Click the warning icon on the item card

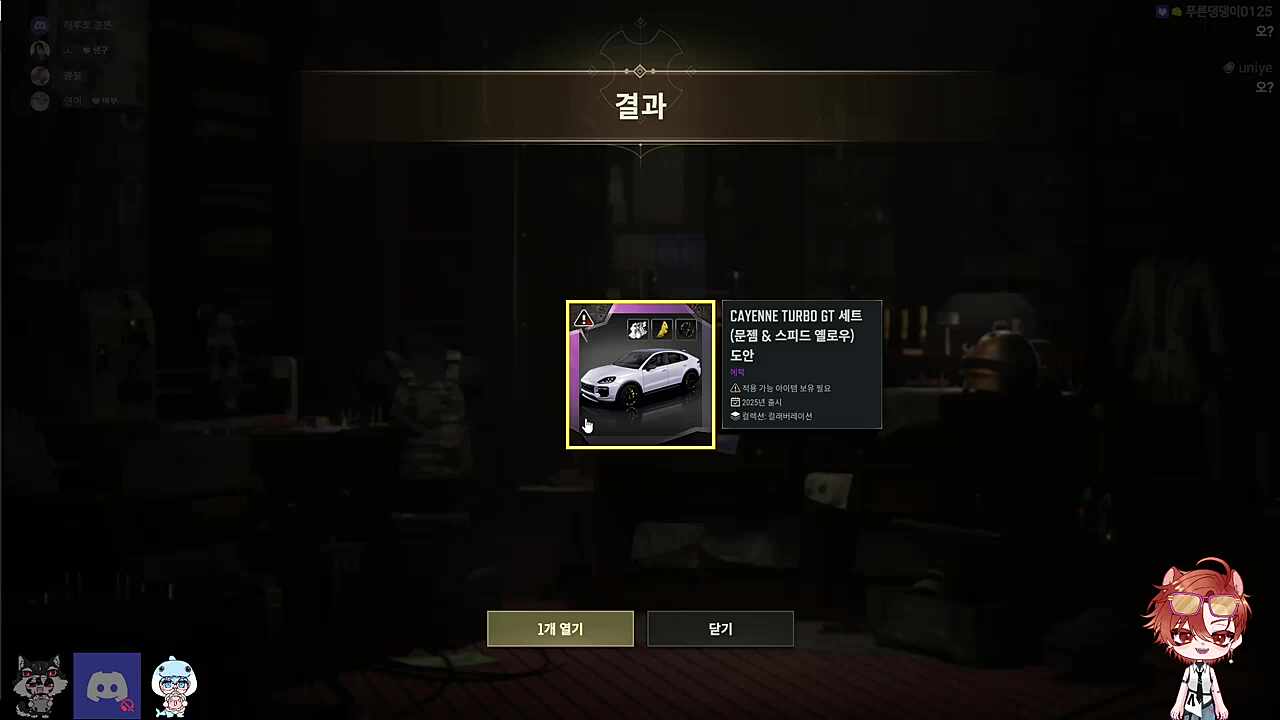pos(583,318)
